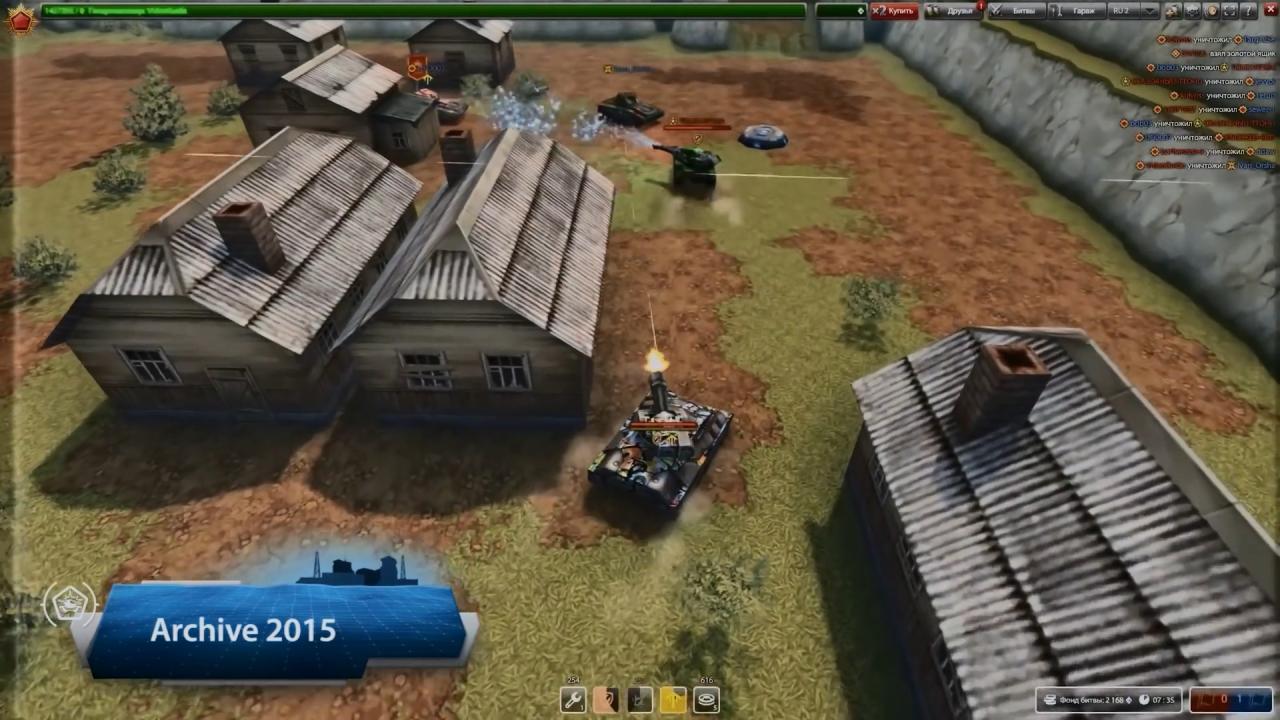Open the rank emblem at top left corner
The height and width of the screenshot is (720, 1280).
20,17
